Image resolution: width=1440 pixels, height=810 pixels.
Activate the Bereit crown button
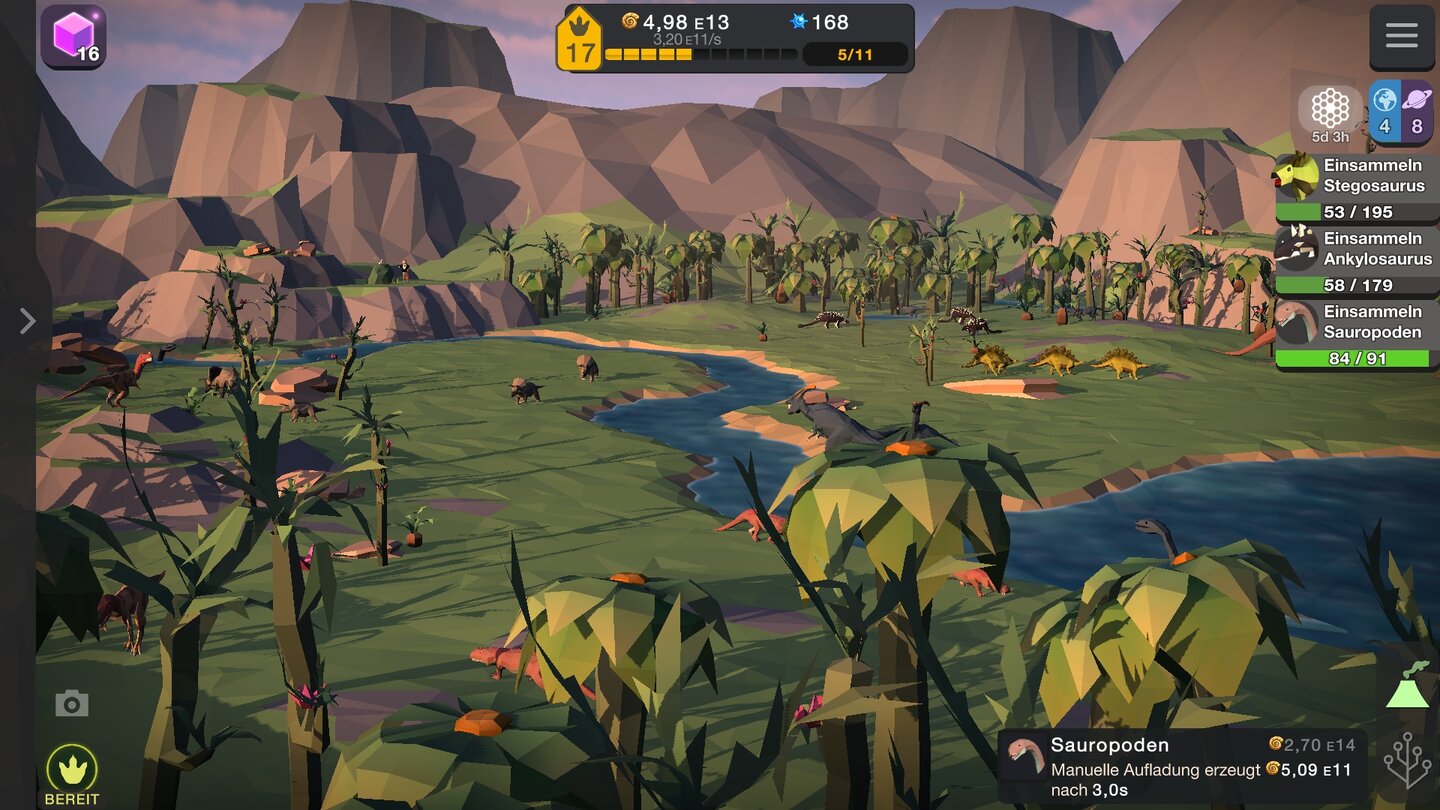pyautogui.click(x=72, y=772)
